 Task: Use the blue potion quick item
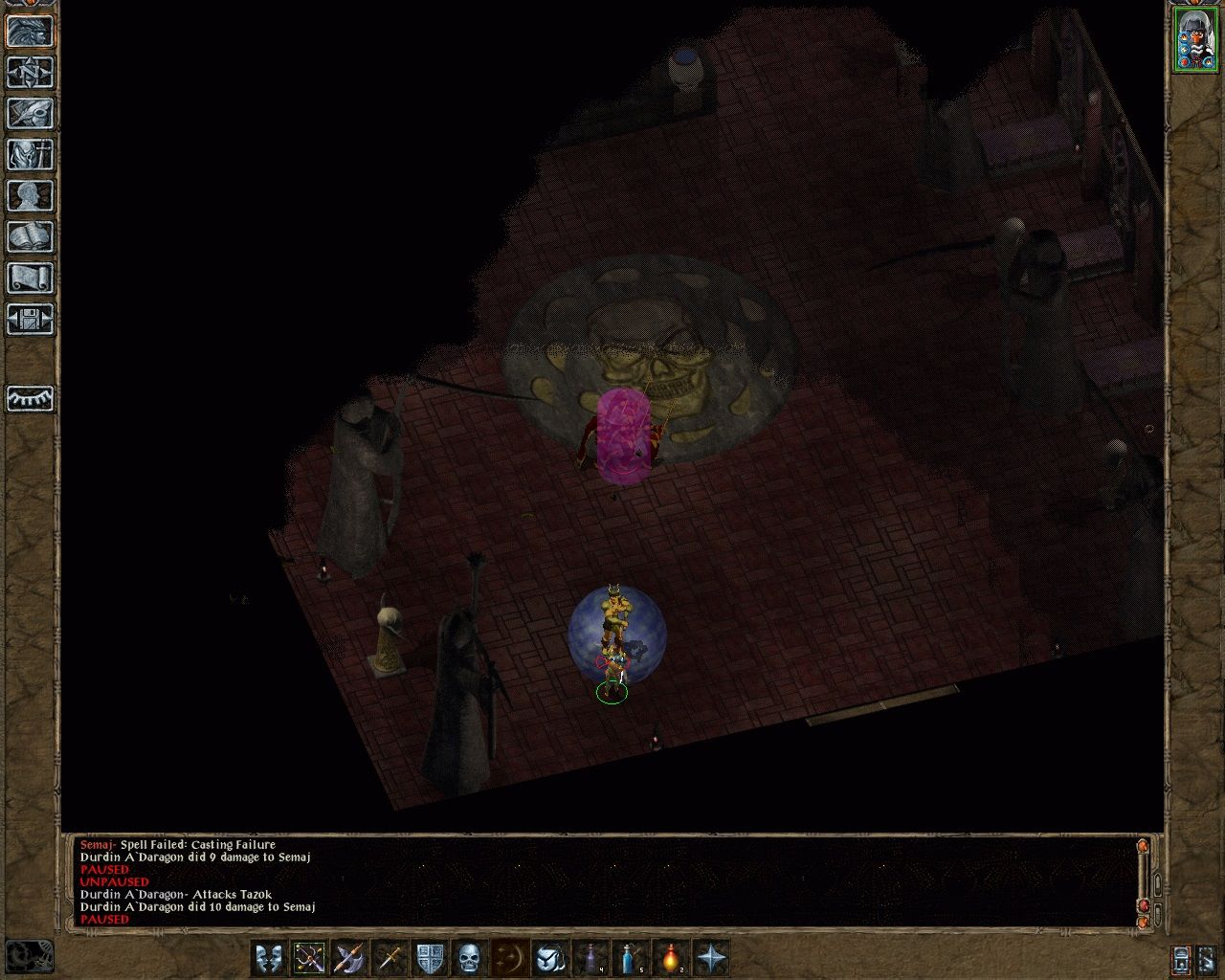631,957
